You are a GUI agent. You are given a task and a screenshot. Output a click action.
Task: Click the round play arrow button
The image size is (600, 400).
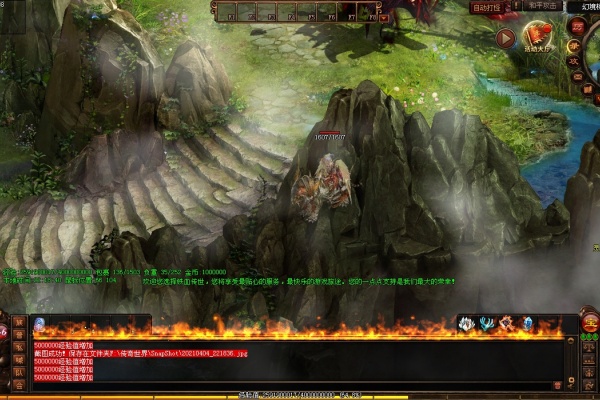[504, 39]
